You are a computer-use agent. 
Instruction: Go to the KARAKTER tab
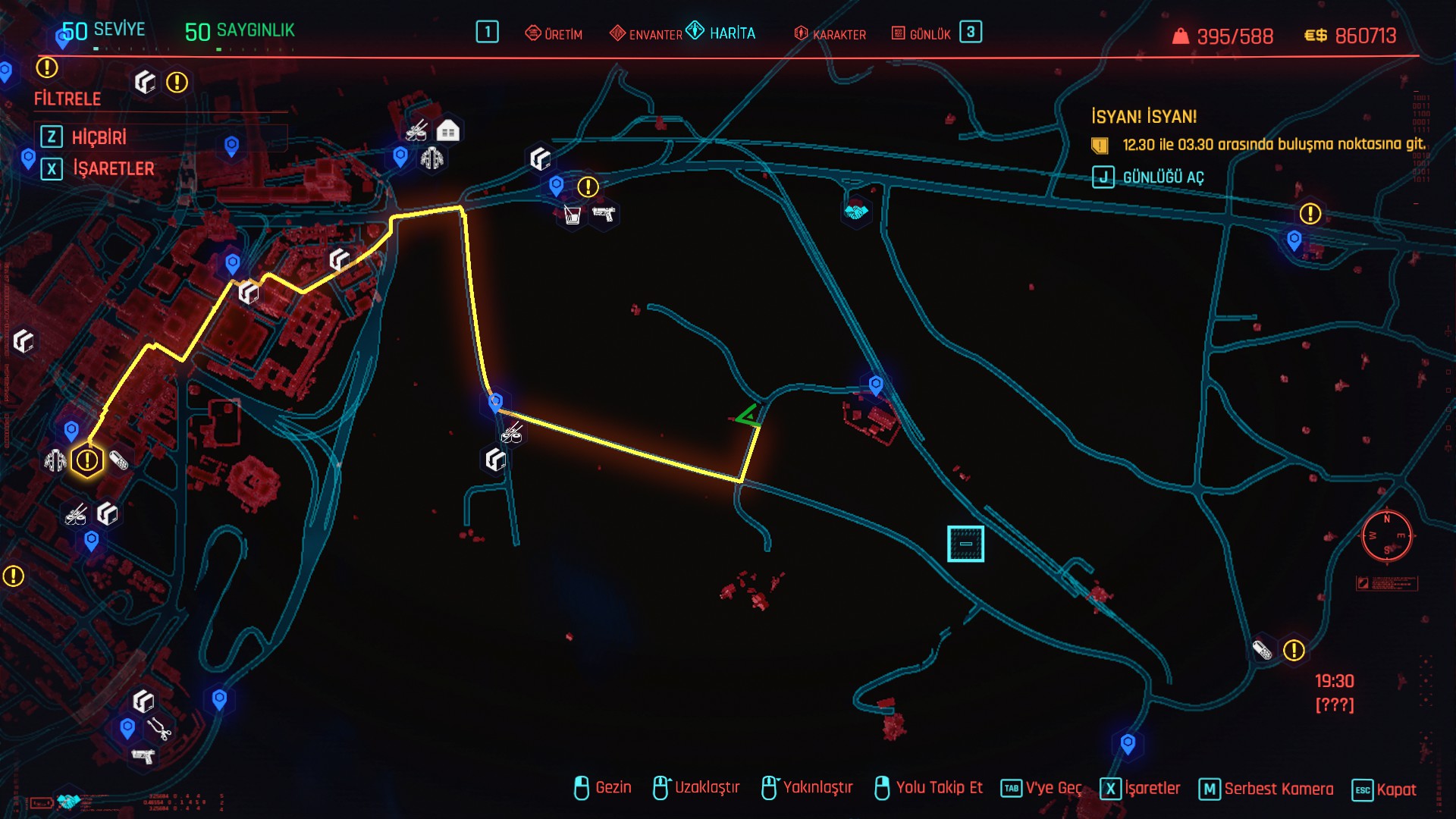[830, 34]
